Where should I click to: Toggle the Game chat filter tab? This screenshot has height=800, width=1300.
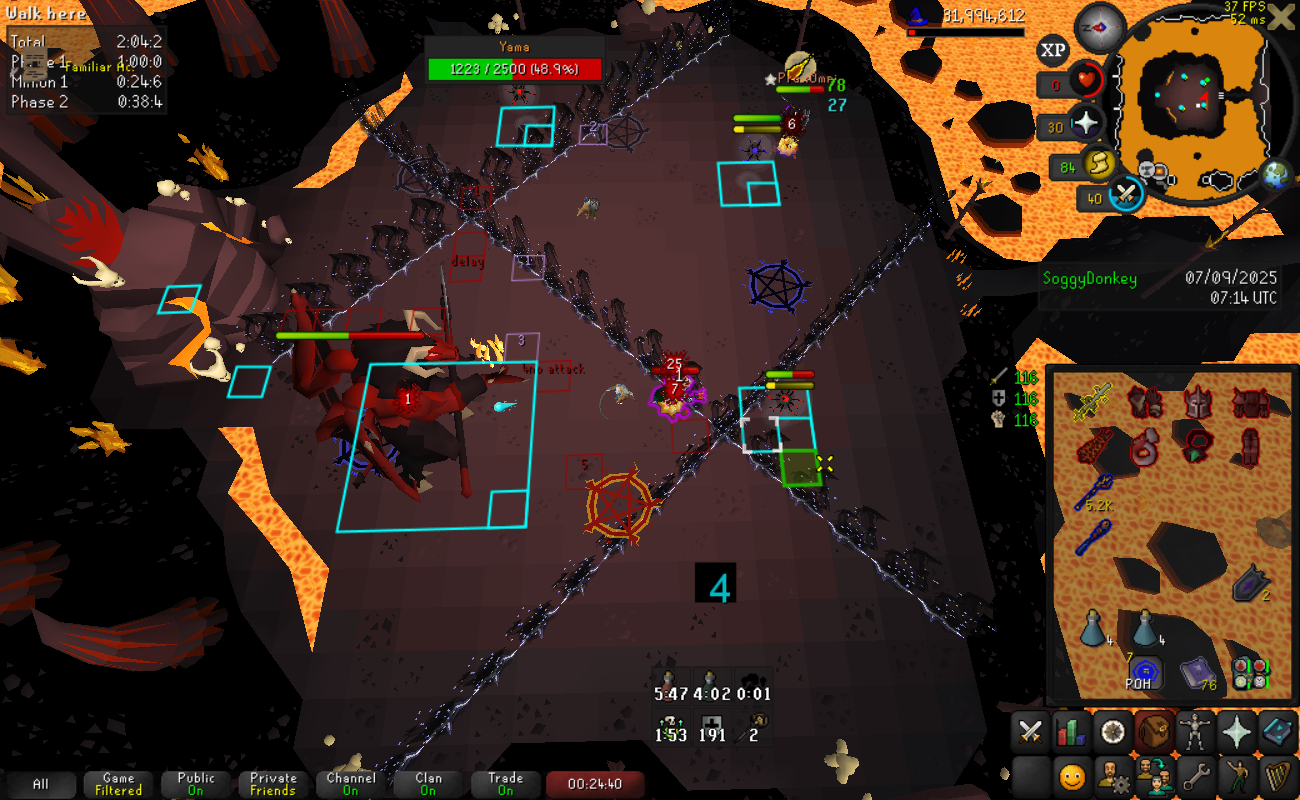tap(118, 784)
